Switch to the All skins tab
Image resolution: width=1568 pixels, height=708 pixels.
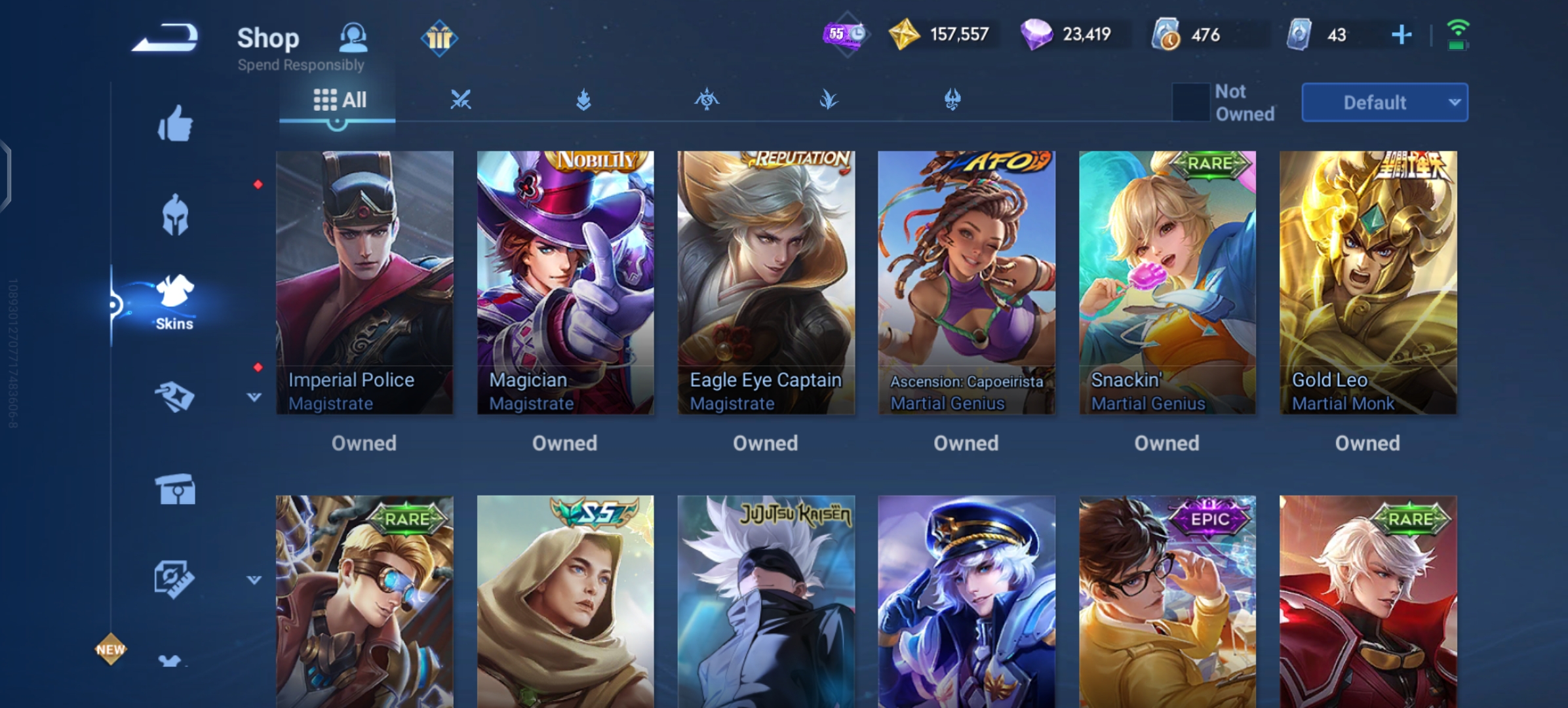click(x=339, y=100)
